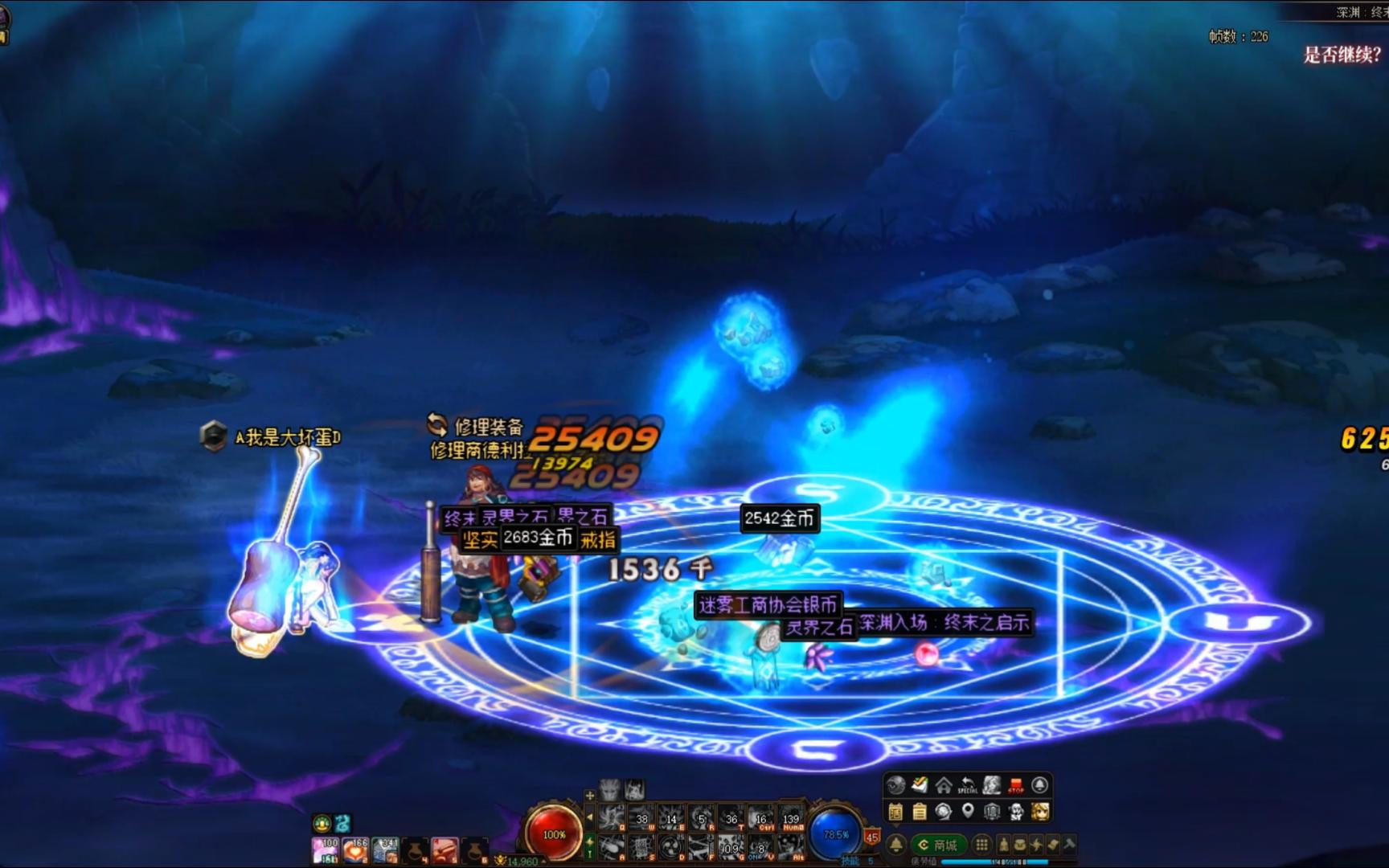The height and width of the screenshot is (868, 1389).
Task: Click the grey bell icon in top row
Action: point(1040,785)
